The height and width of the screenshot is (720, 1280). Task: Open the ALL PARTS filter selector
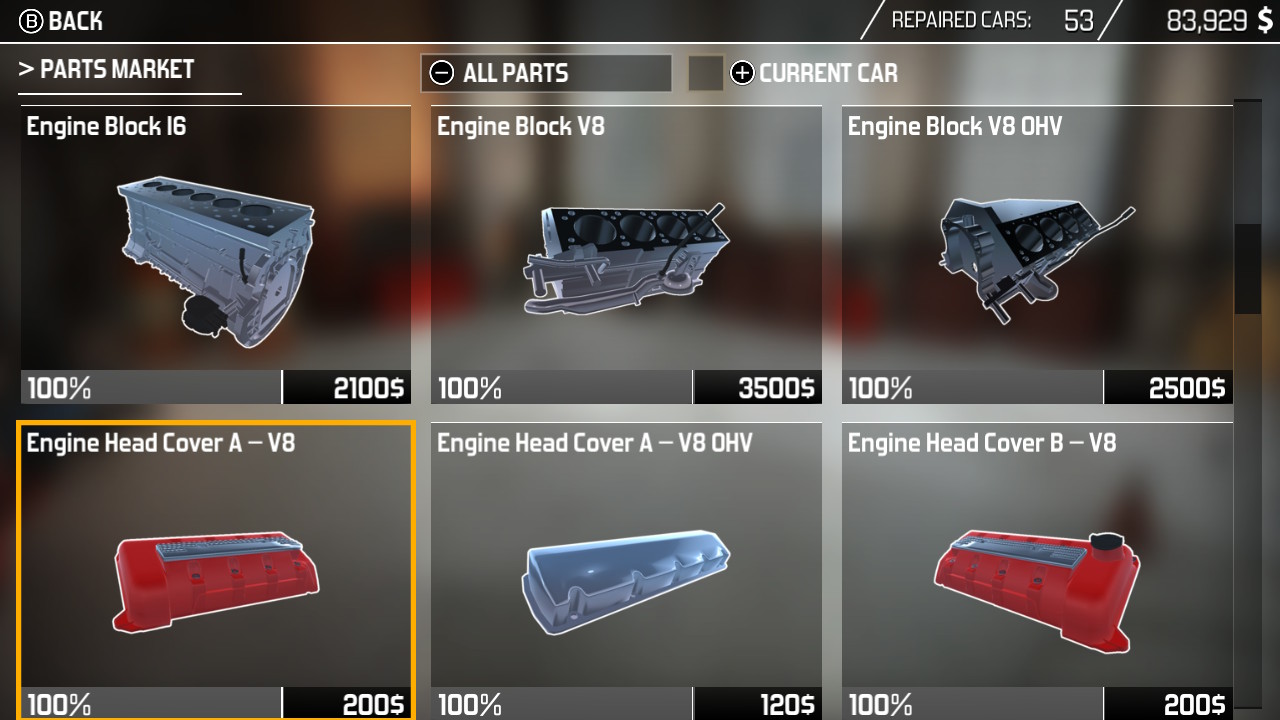545,73
